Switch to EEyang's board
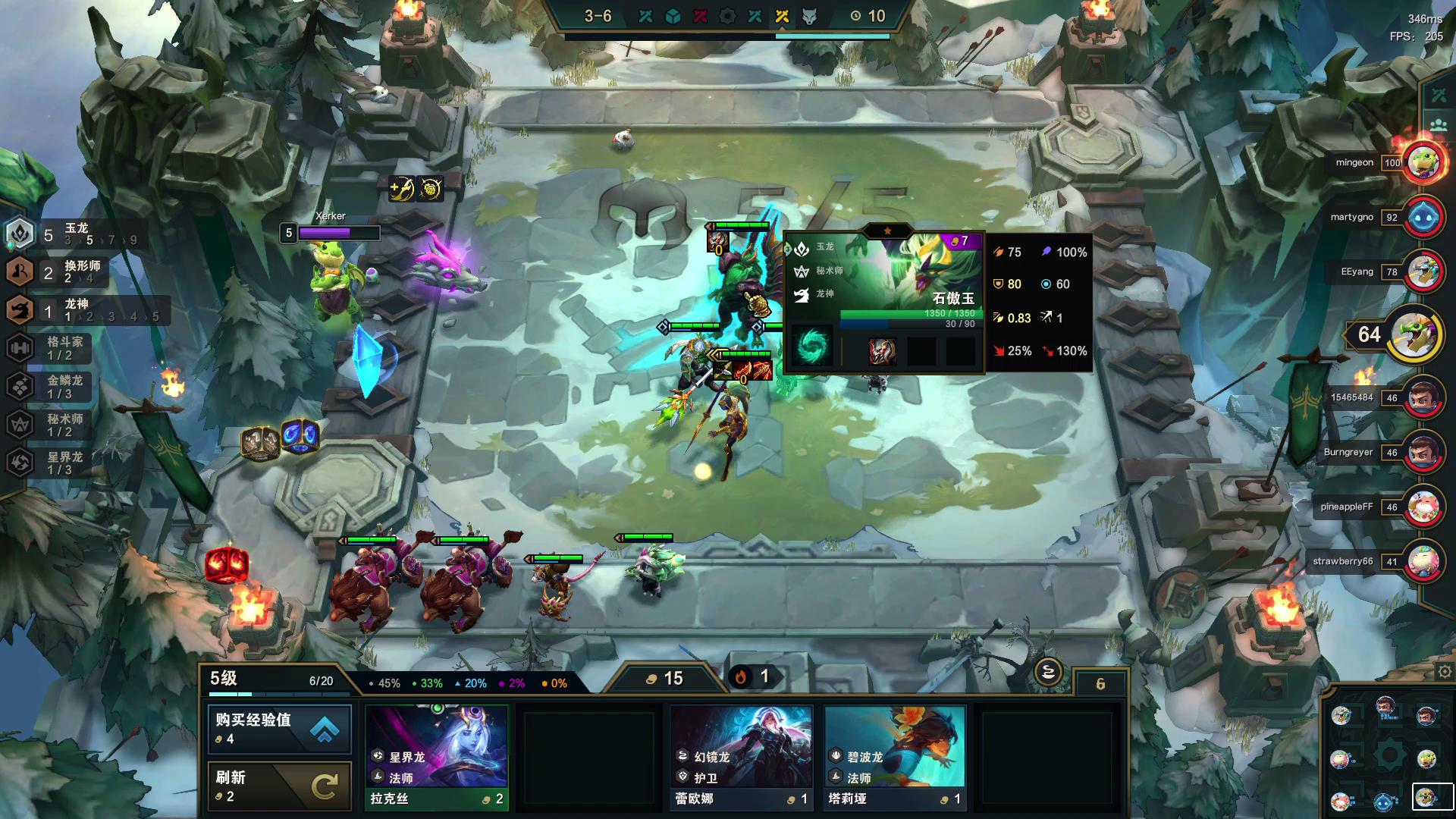 point(1423,271)
